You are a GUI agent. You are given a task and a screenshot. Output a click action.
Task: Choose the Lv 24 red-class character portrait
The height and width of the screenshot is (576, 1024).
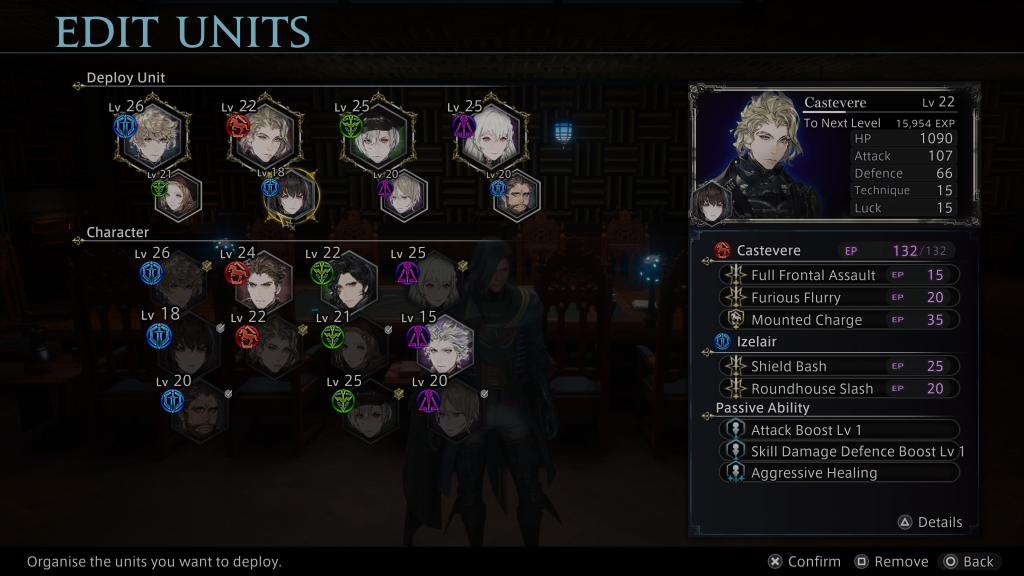point(264,281)
